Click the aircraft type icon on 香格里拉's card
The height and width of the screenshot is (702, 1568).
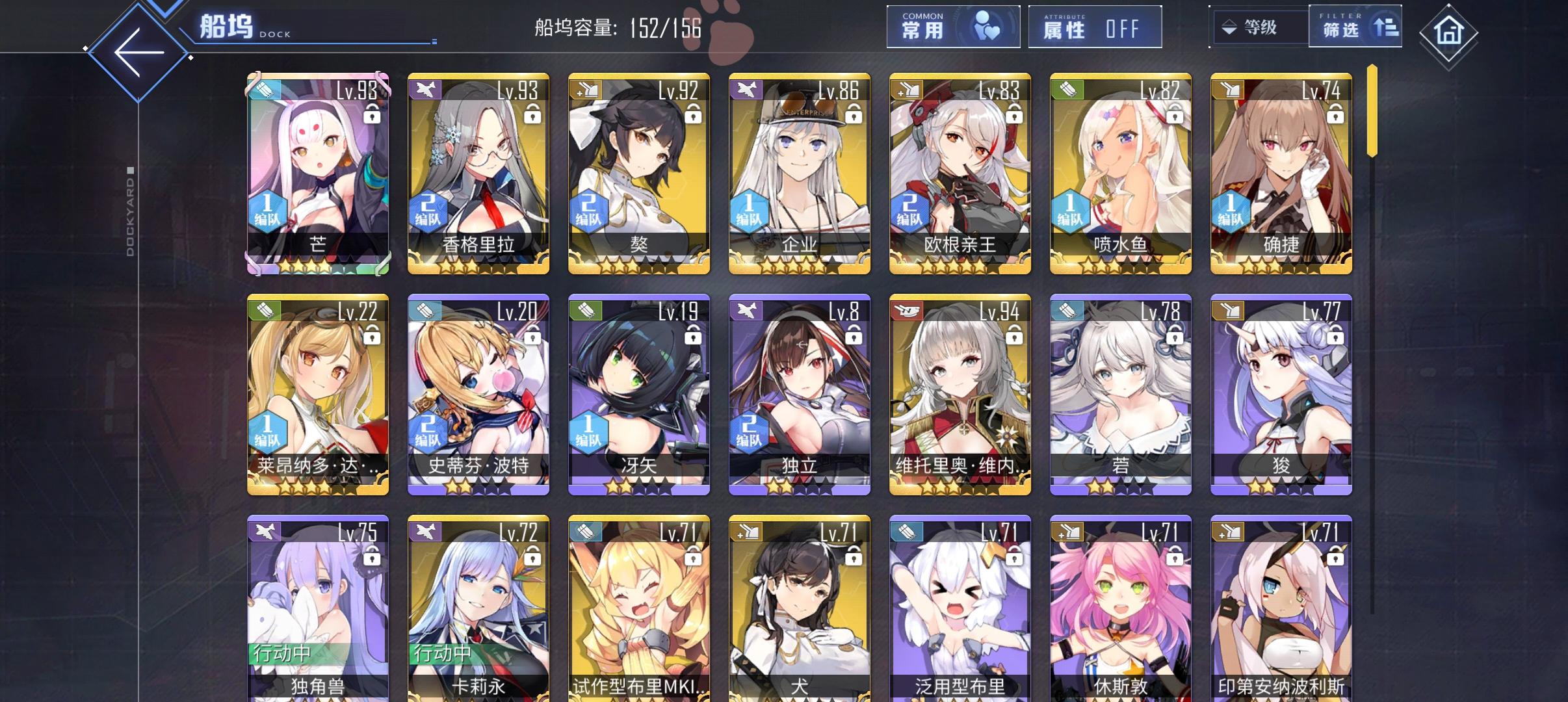[426, 89]
